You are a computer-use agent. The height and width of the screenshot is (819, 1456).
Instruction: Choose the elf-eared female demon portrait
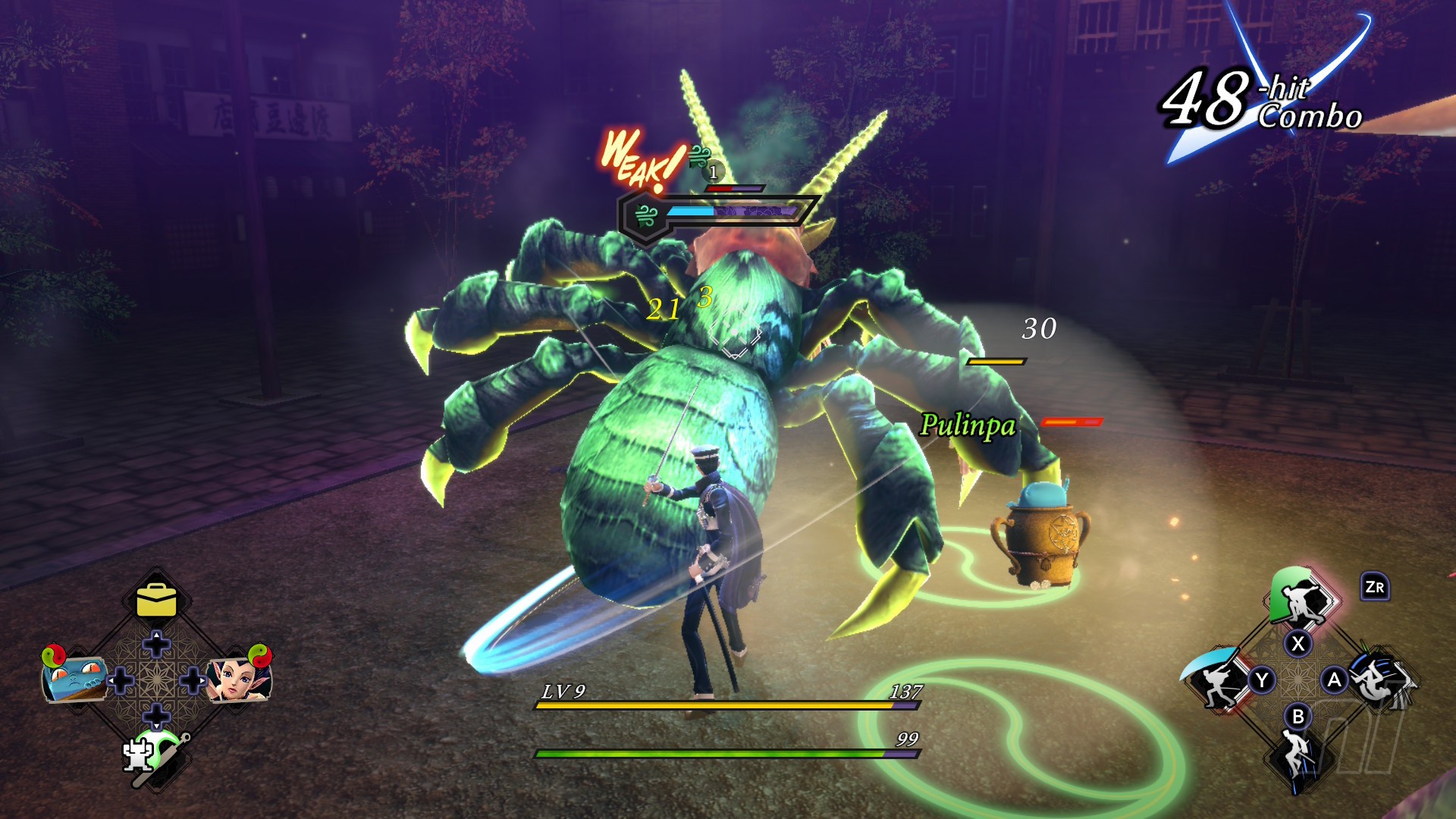click(x=239, y=677)
